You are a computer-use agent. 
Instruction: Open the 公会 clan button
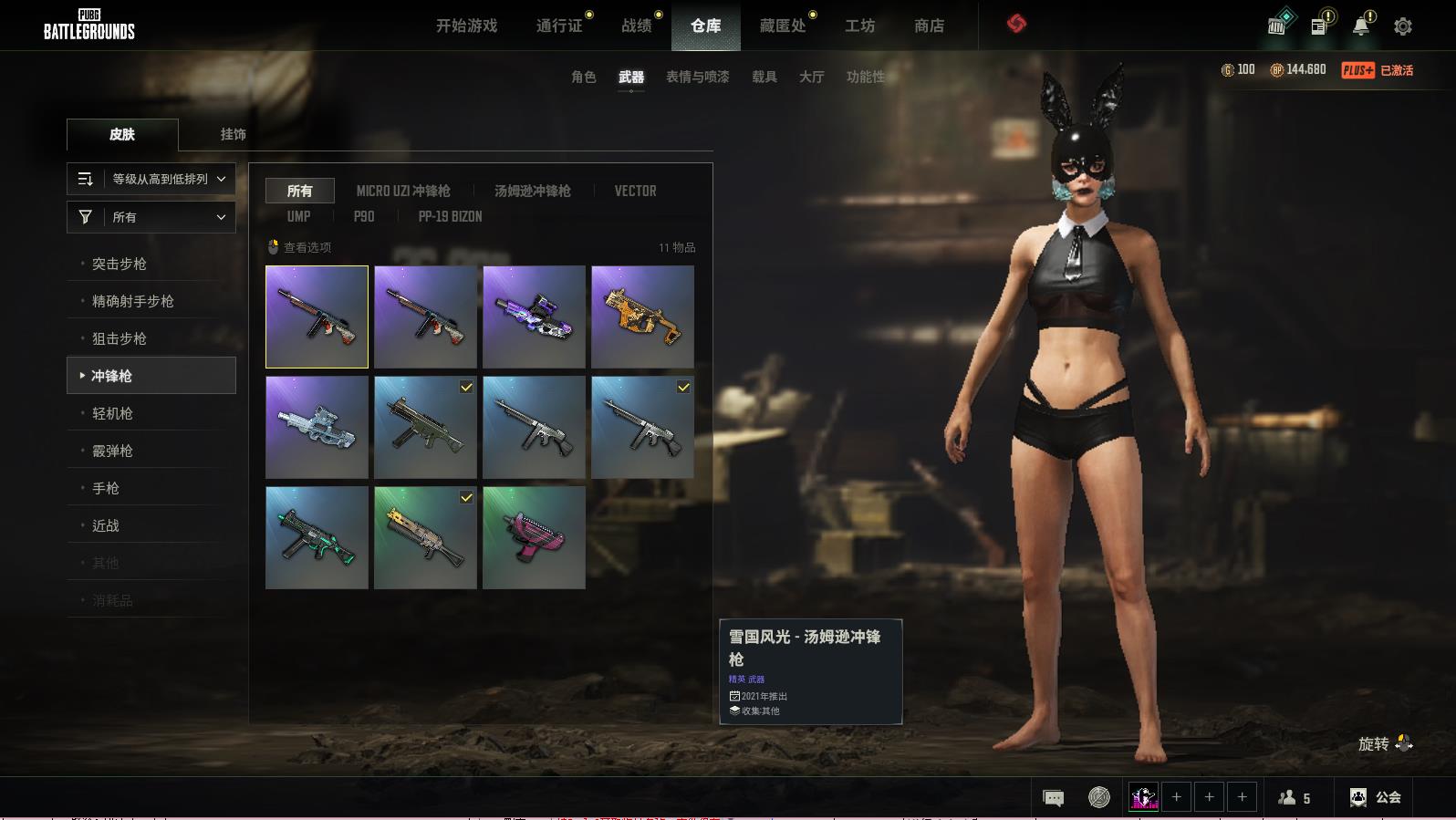(x=1376, y=797)
